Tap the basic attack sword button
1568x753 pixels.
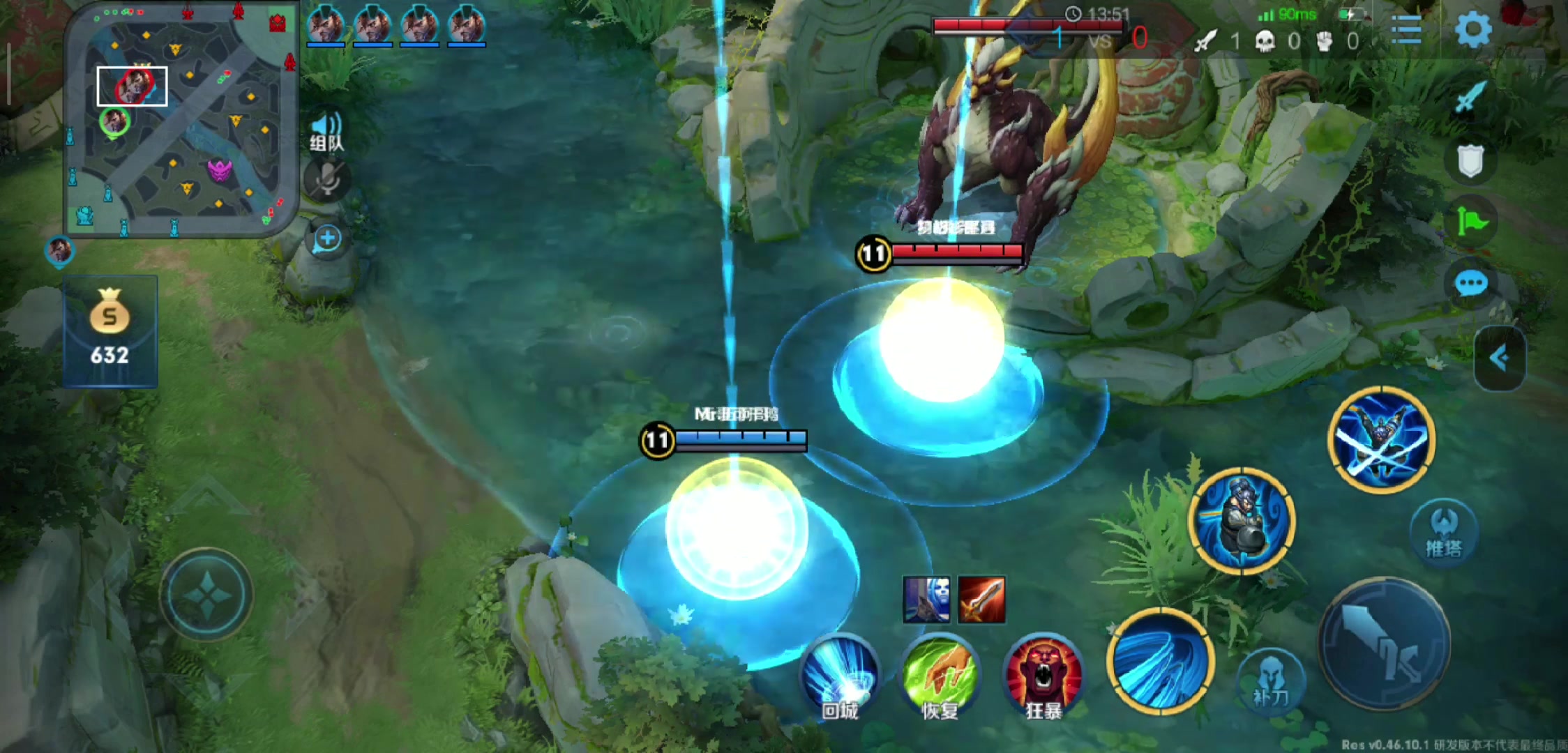point(1384,643)
